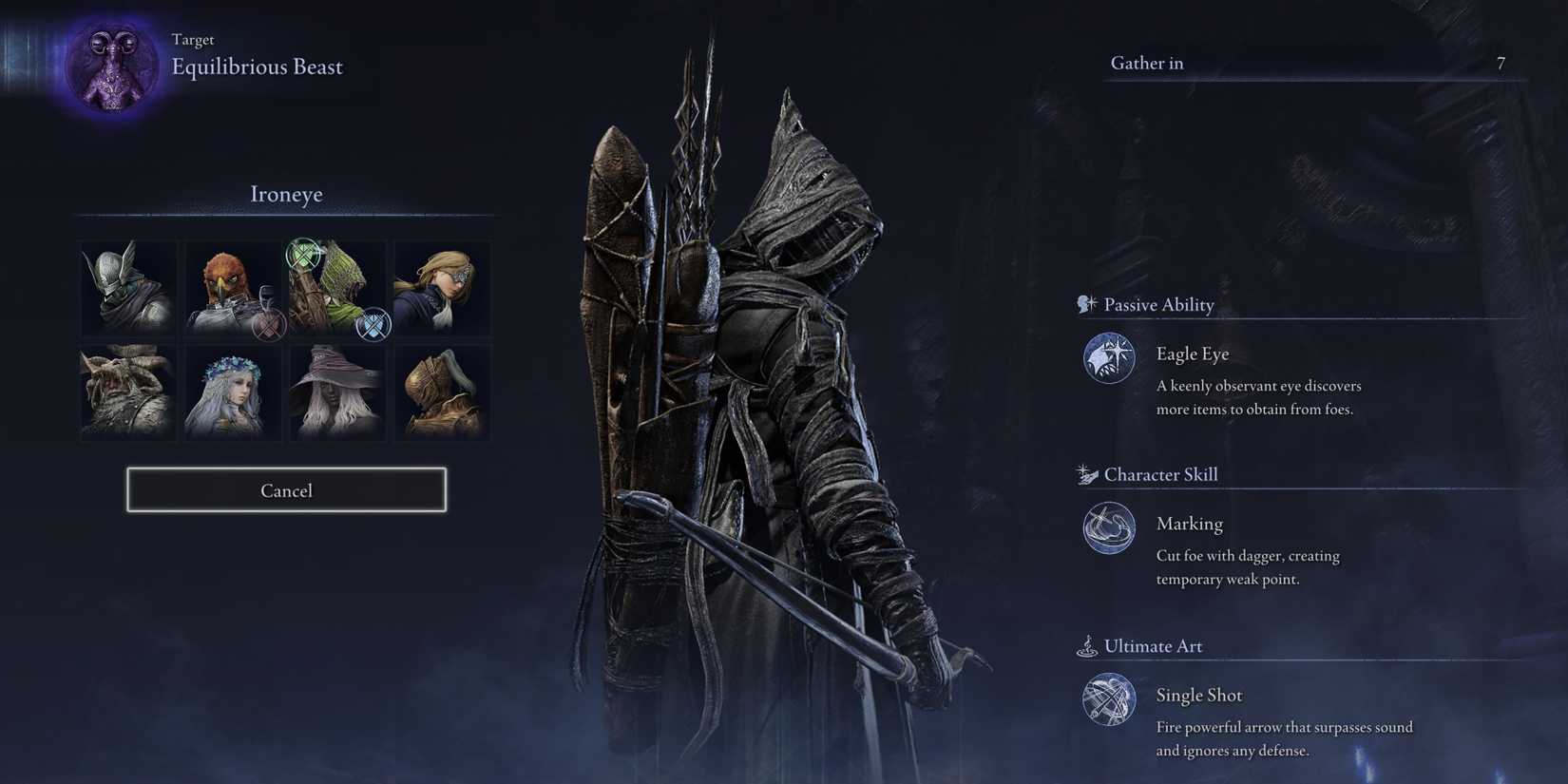Screen dimensions: 1568x784
Task: Select the flower-crowned Revenant portrait
Action: point(233,392)
